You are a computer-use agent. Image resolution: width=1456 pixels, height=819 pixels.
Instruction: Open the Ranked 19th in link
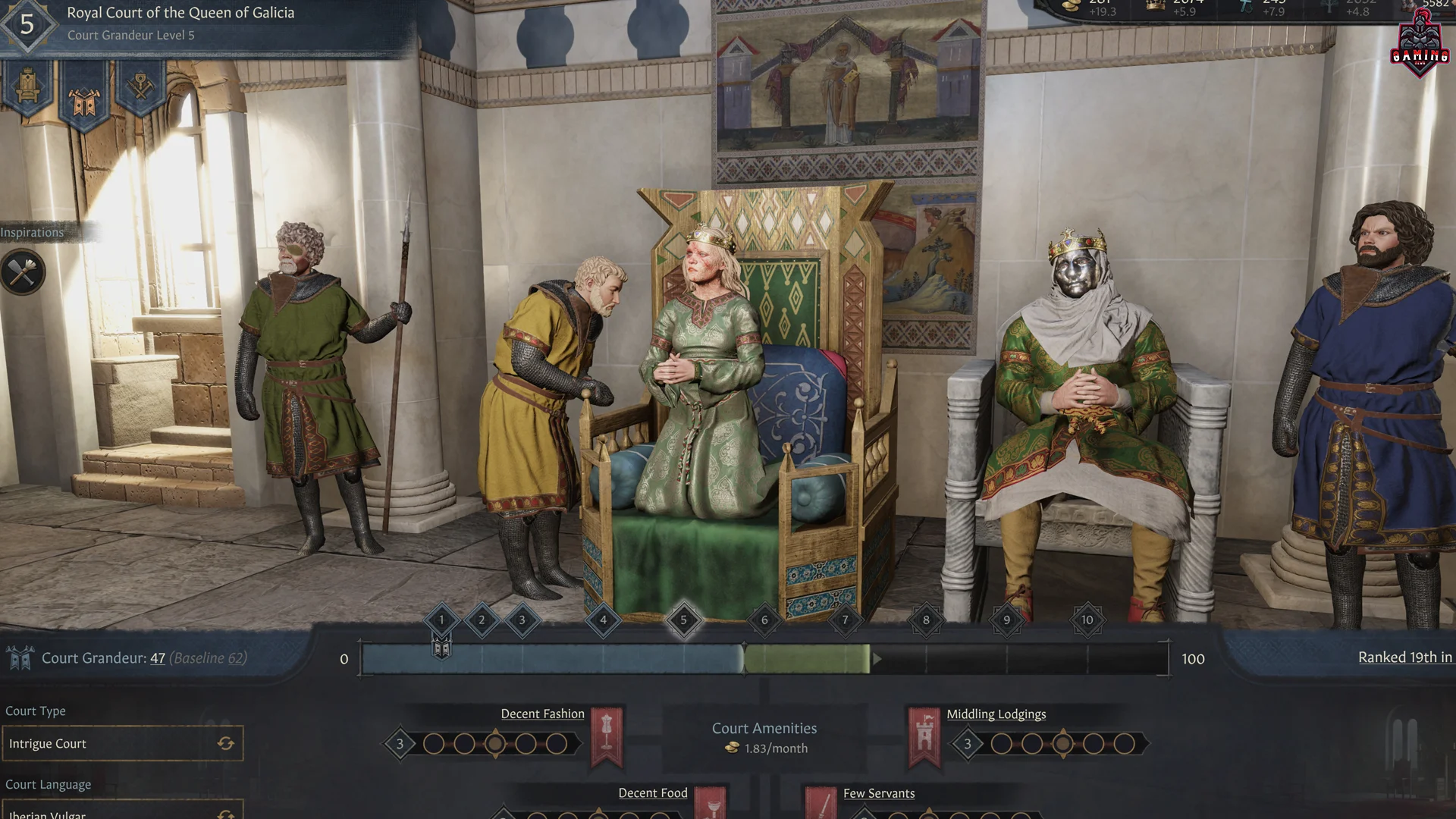point(1407,657)
